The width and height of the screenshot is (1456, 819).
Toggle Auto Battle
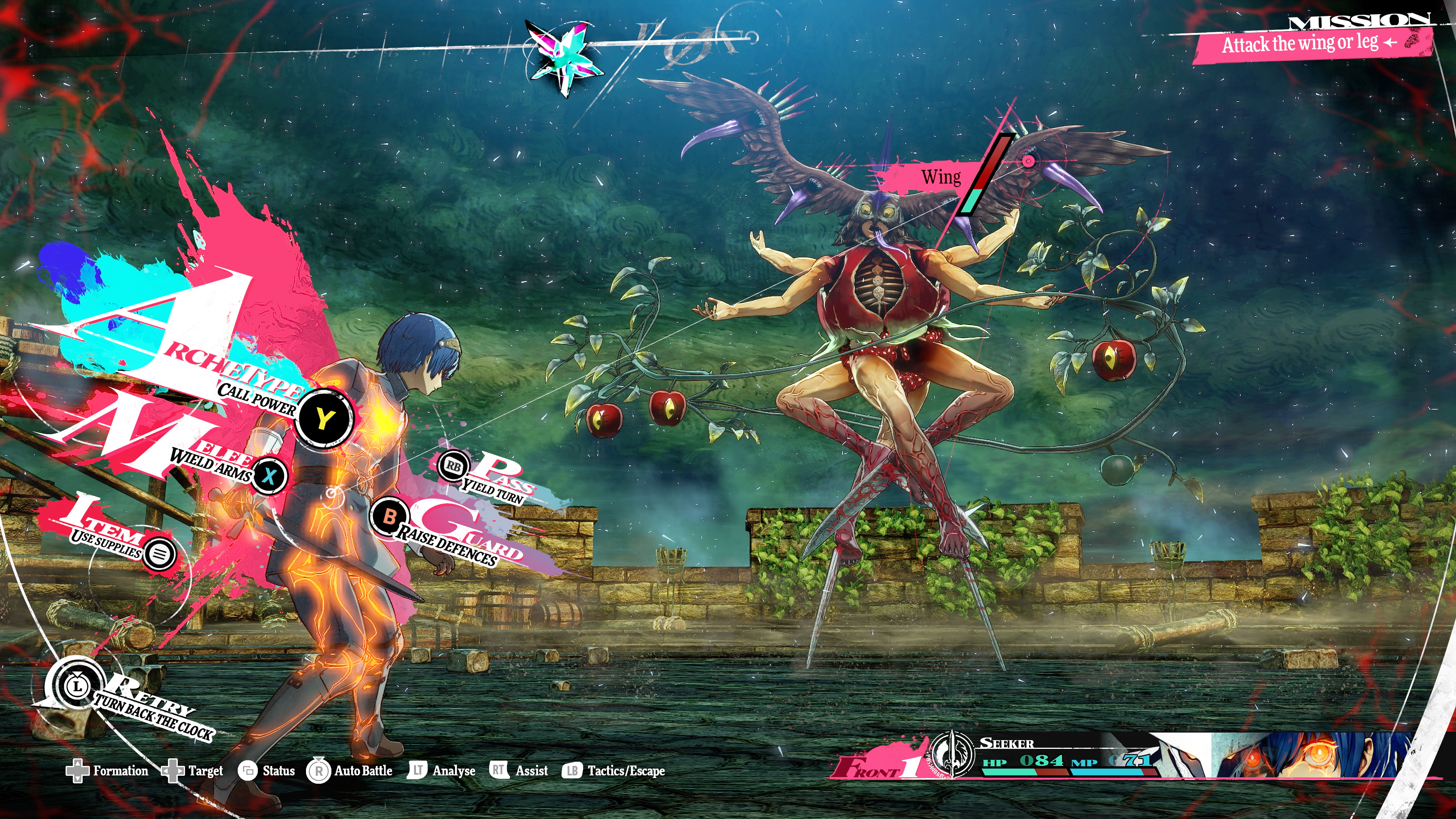click(350, 771)
